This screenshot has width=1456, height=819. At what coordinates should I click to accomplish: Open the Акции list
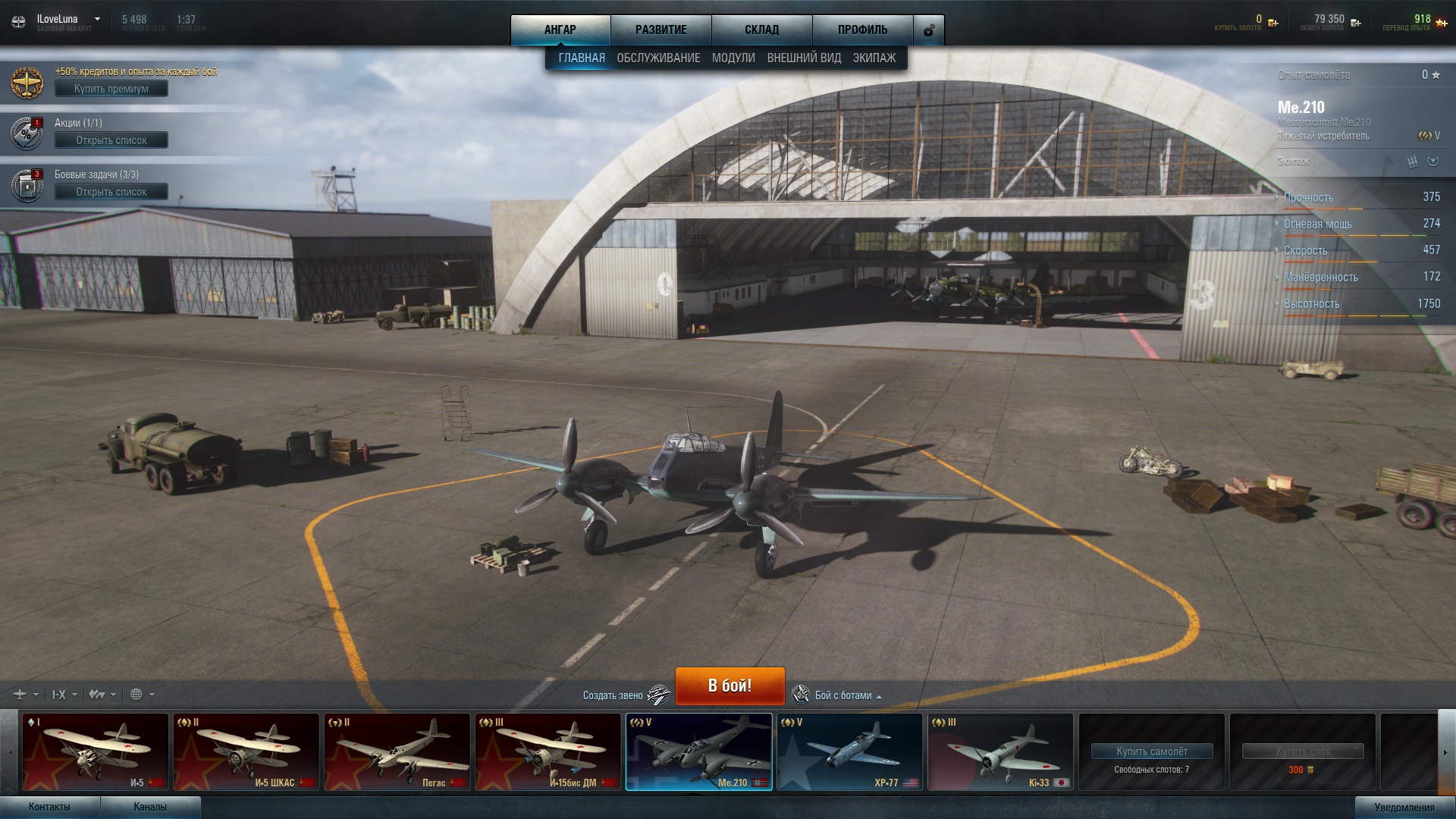111,140
